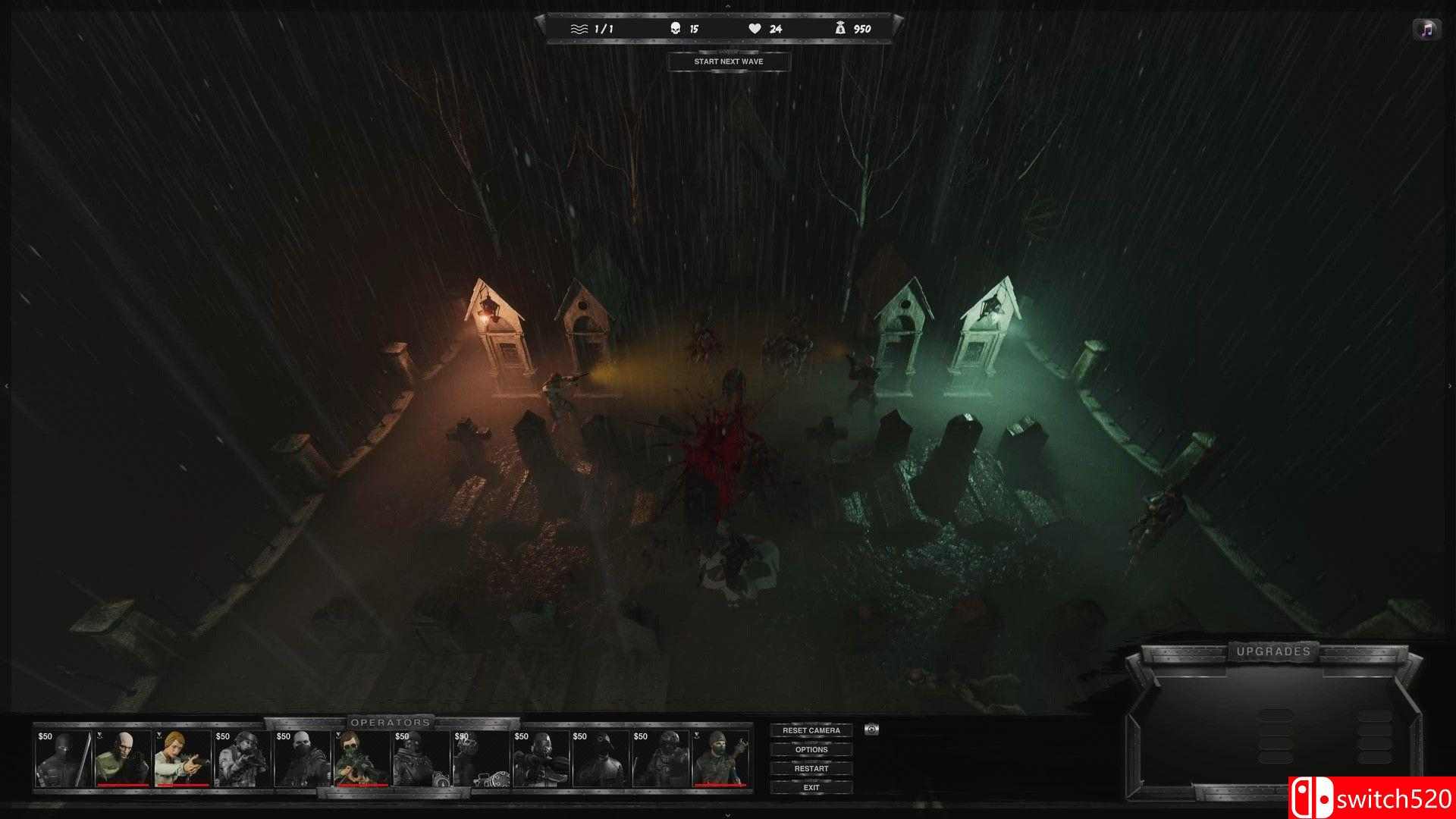Click RESET CAMERA
Viewport: 1456px width, 819px height.
811,730
